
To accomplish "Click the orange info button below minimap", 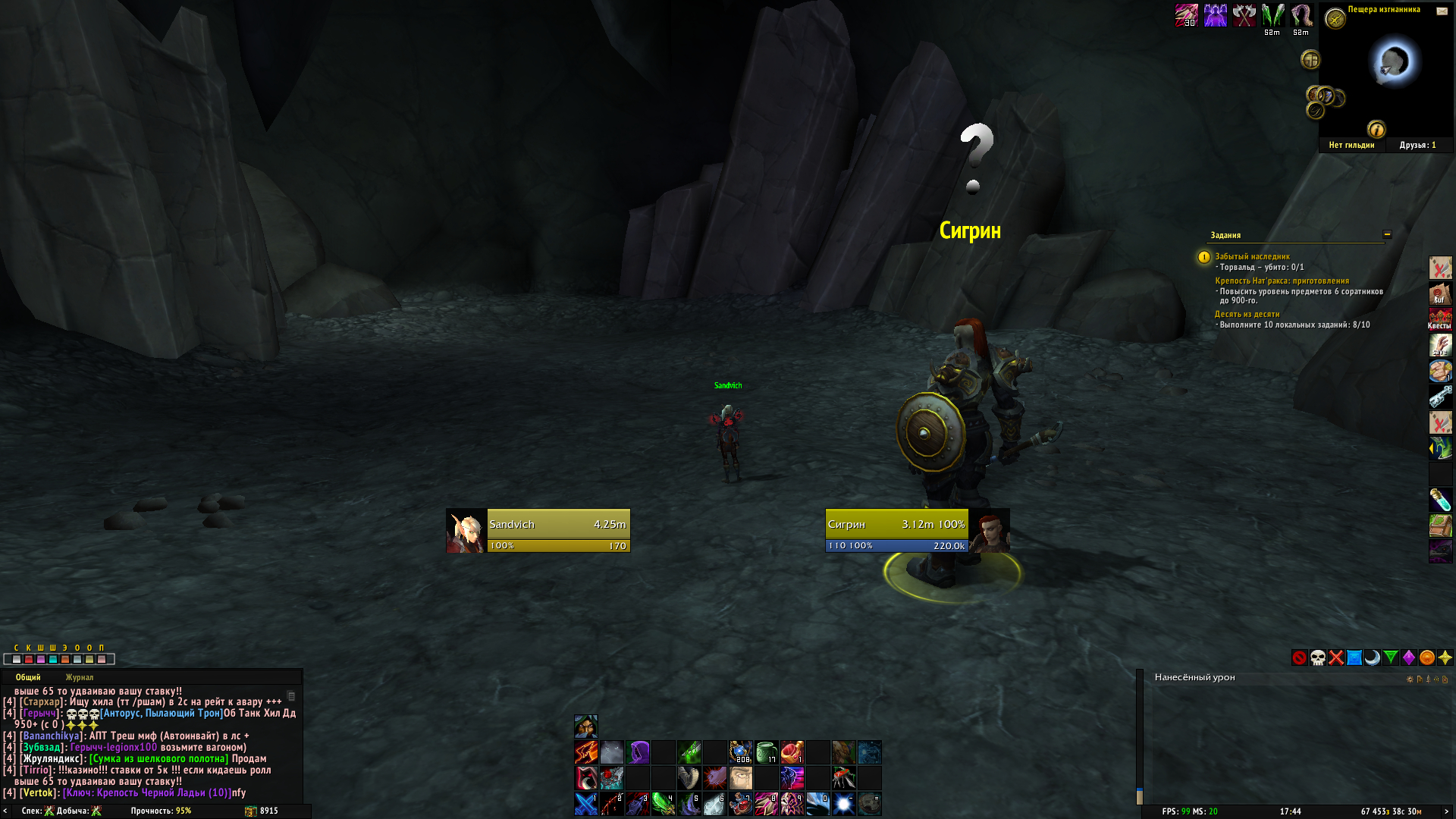I will (x=1376, y=130).
